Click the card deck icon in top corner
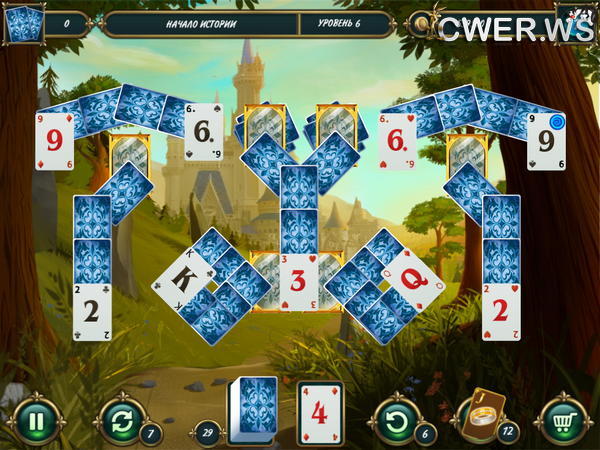The image size is (600, 450). (24, 24)
